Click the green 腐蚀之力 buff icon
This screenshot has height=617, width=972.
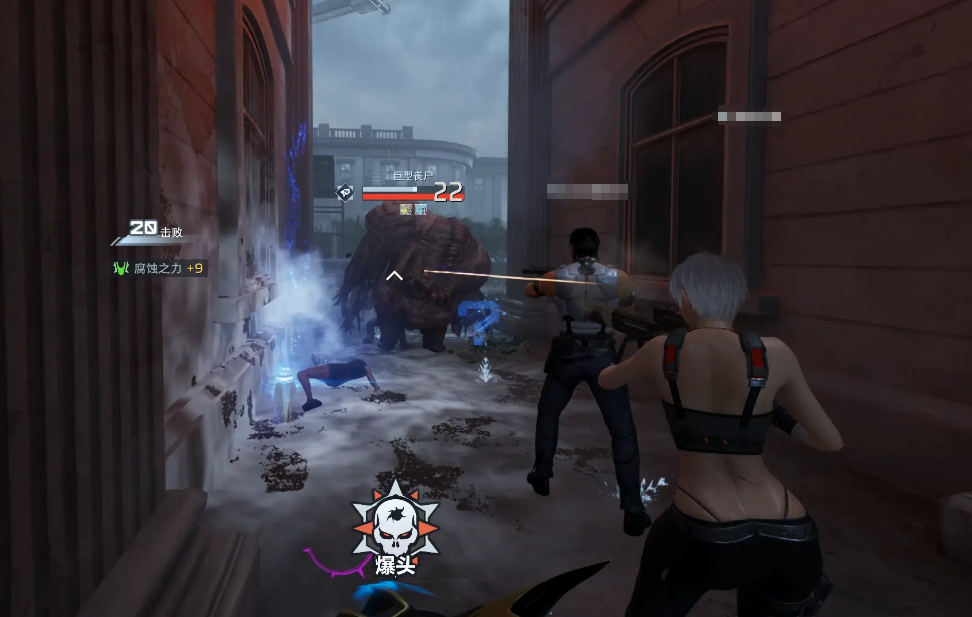[x=122, y=268]
